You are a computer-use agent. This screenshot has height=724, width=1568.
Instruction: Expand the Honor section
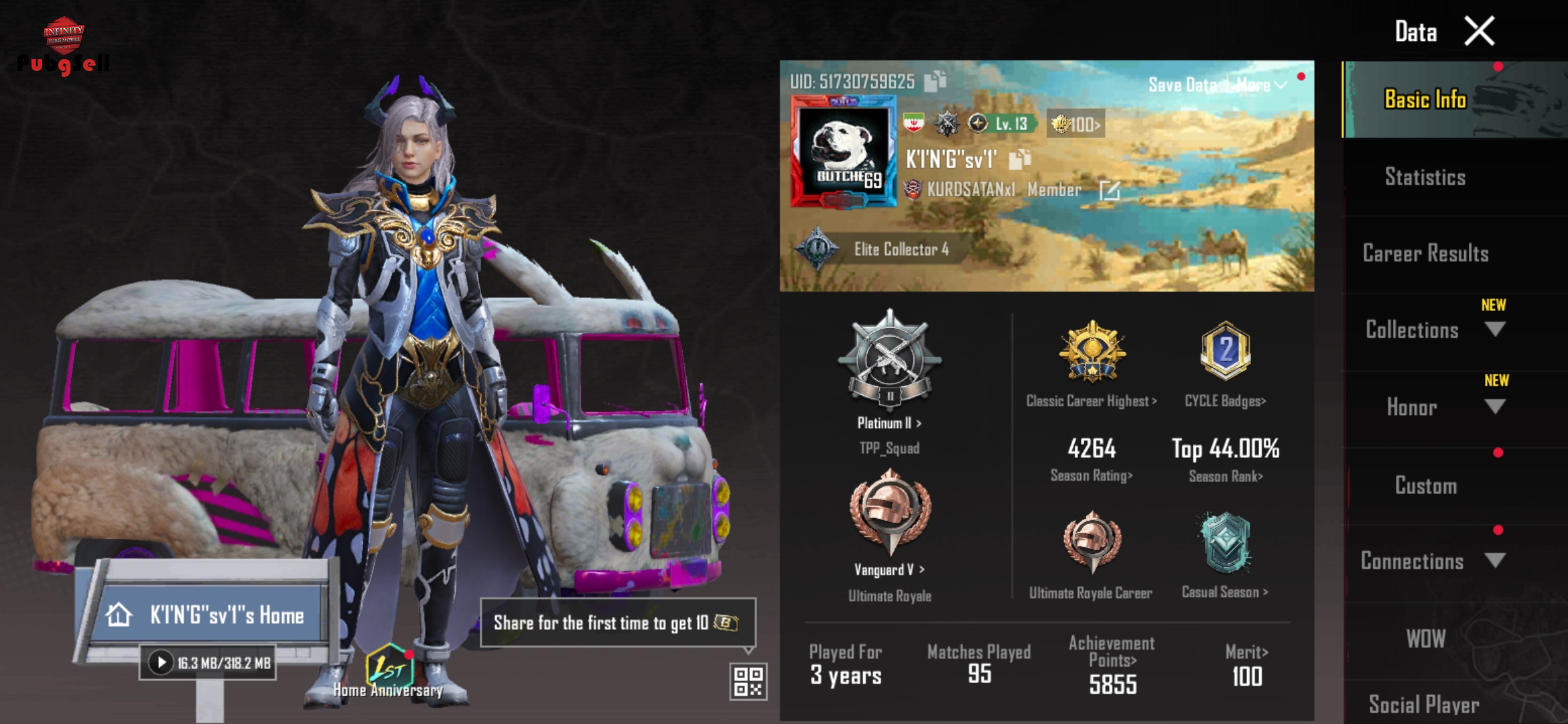click(x=1494, y=407)
